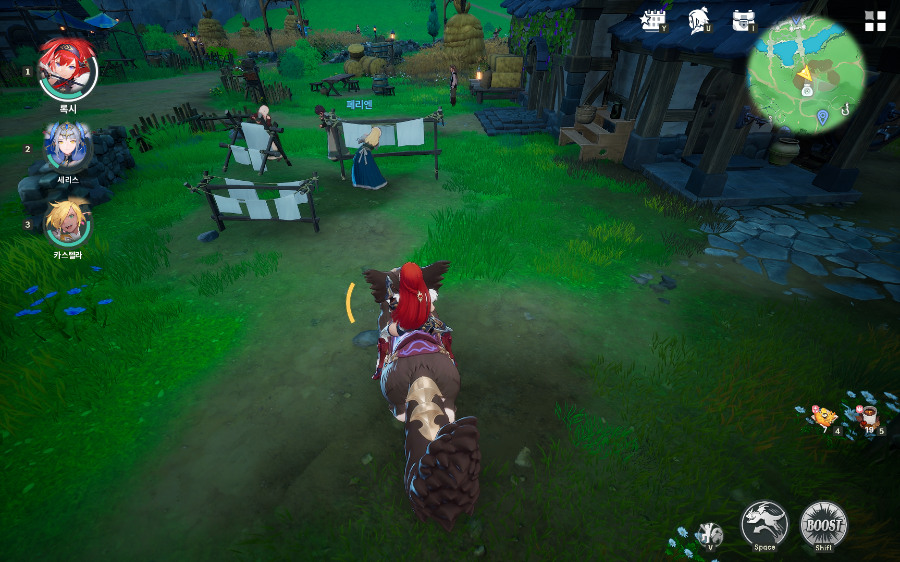Activate the mount jump ability
This screenshot has width=900, height=562.
click(x=764, y=524)
